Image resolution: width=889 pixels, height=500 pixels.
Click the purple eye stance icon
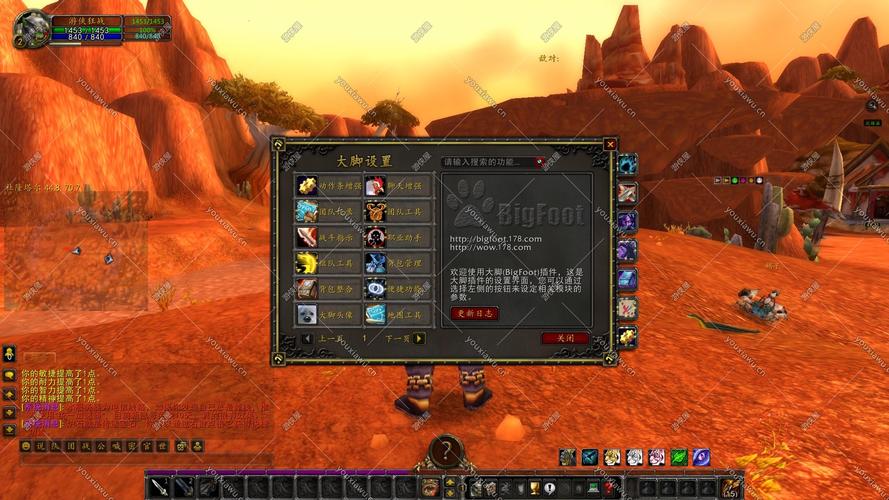coord(701,457)
